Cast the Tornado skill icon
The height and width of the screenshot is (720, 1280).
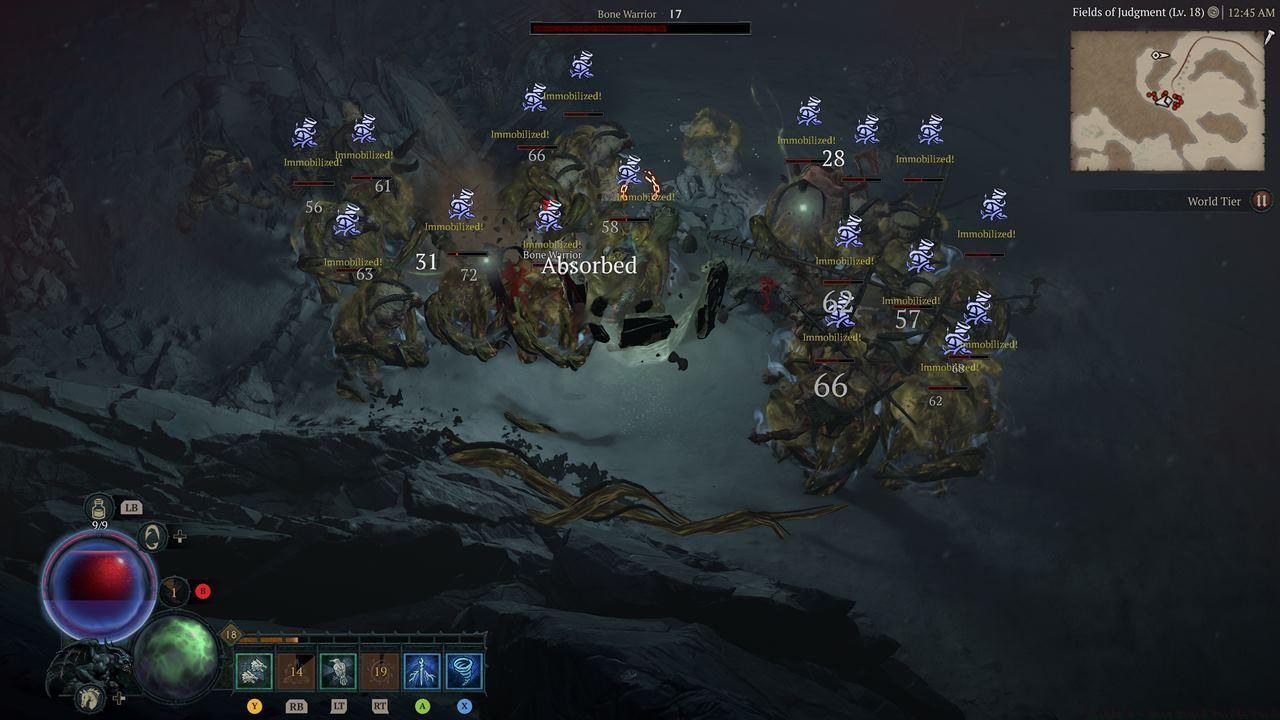pyautogui.click(x=463, y=670)
